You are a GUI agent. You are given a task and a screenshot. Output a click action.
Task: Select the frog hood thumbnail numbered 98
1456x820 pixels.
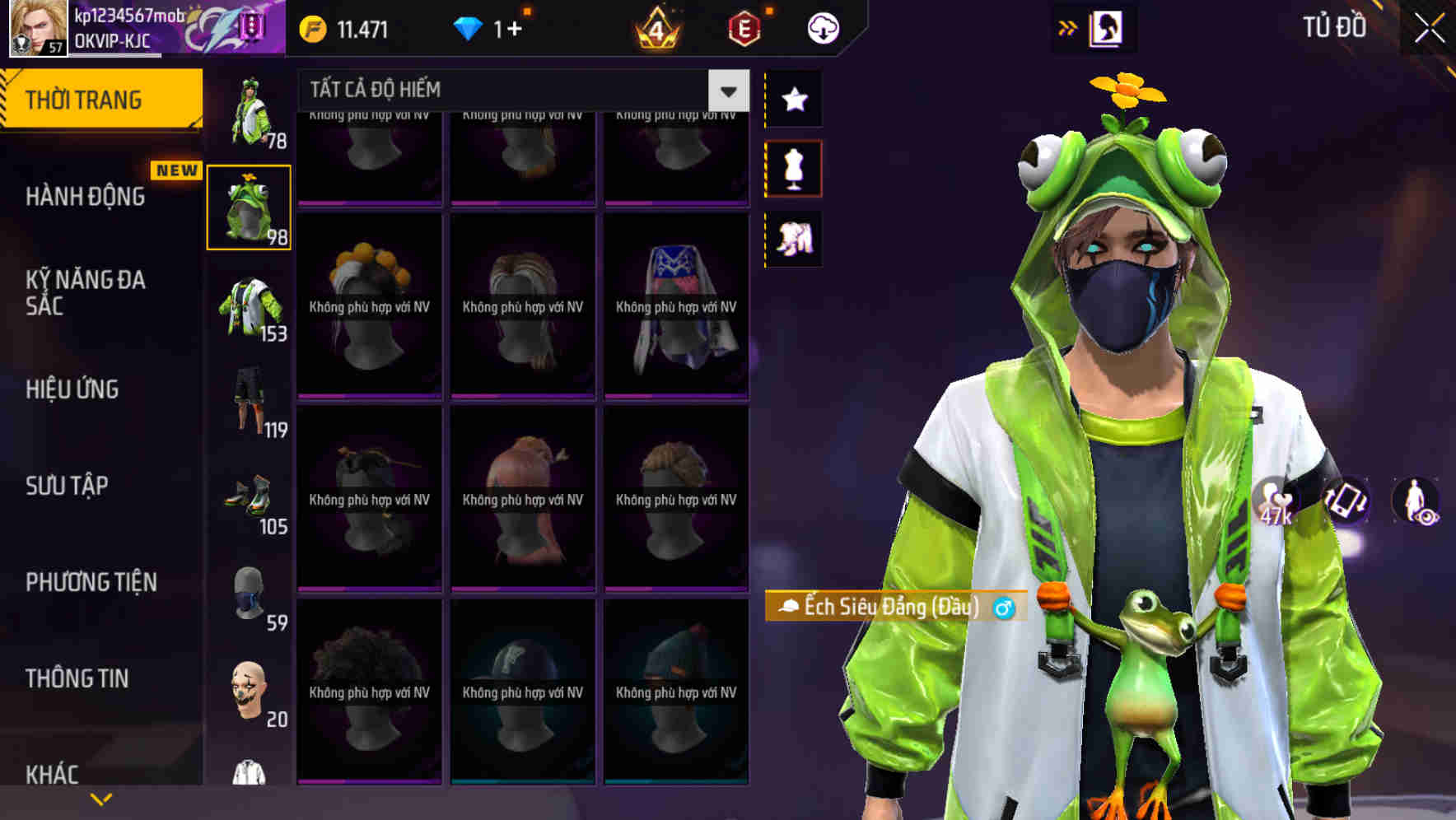pos(250,207)
